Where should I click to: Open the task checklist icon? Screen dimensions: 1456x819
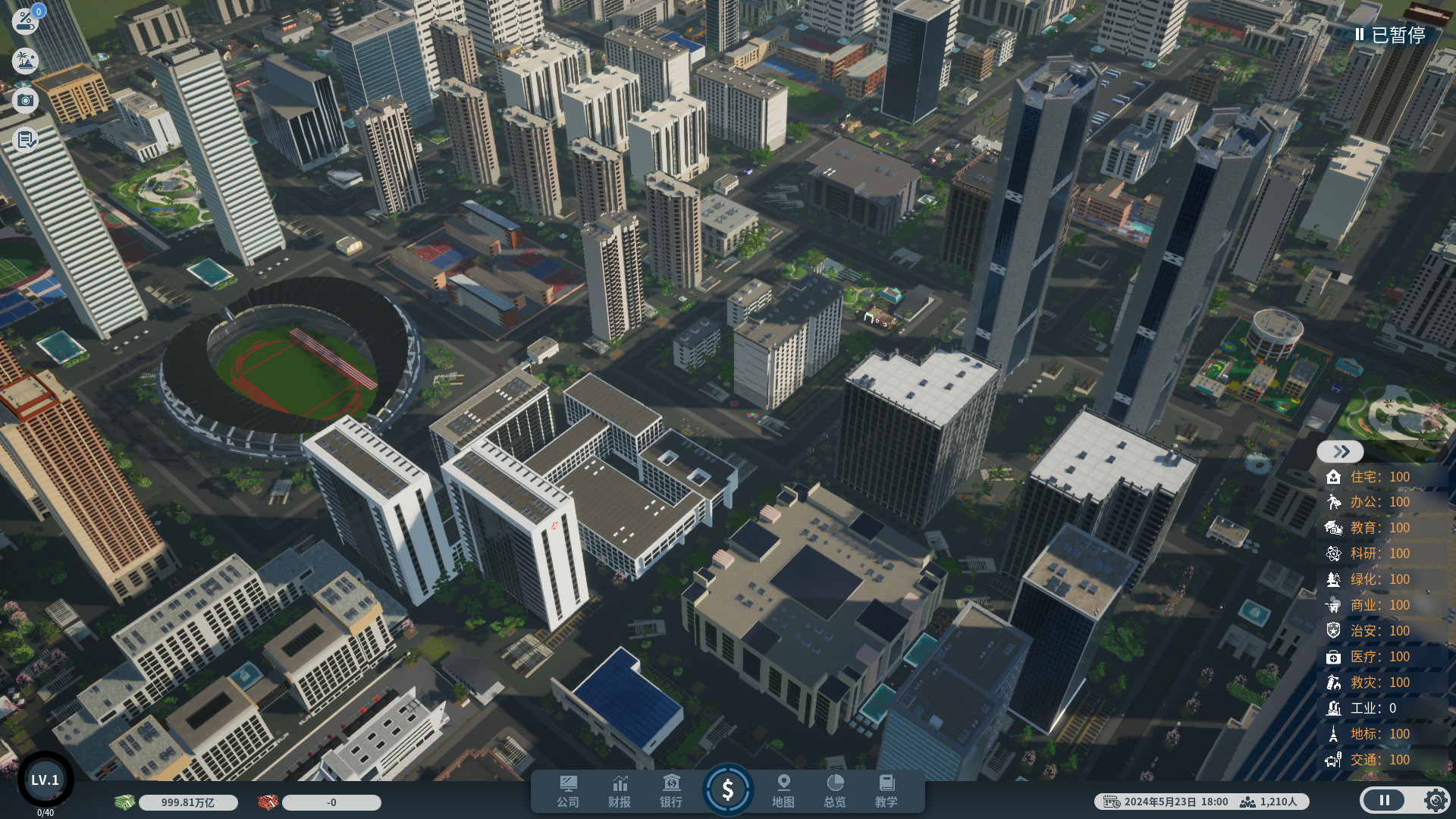pos(25,140)
